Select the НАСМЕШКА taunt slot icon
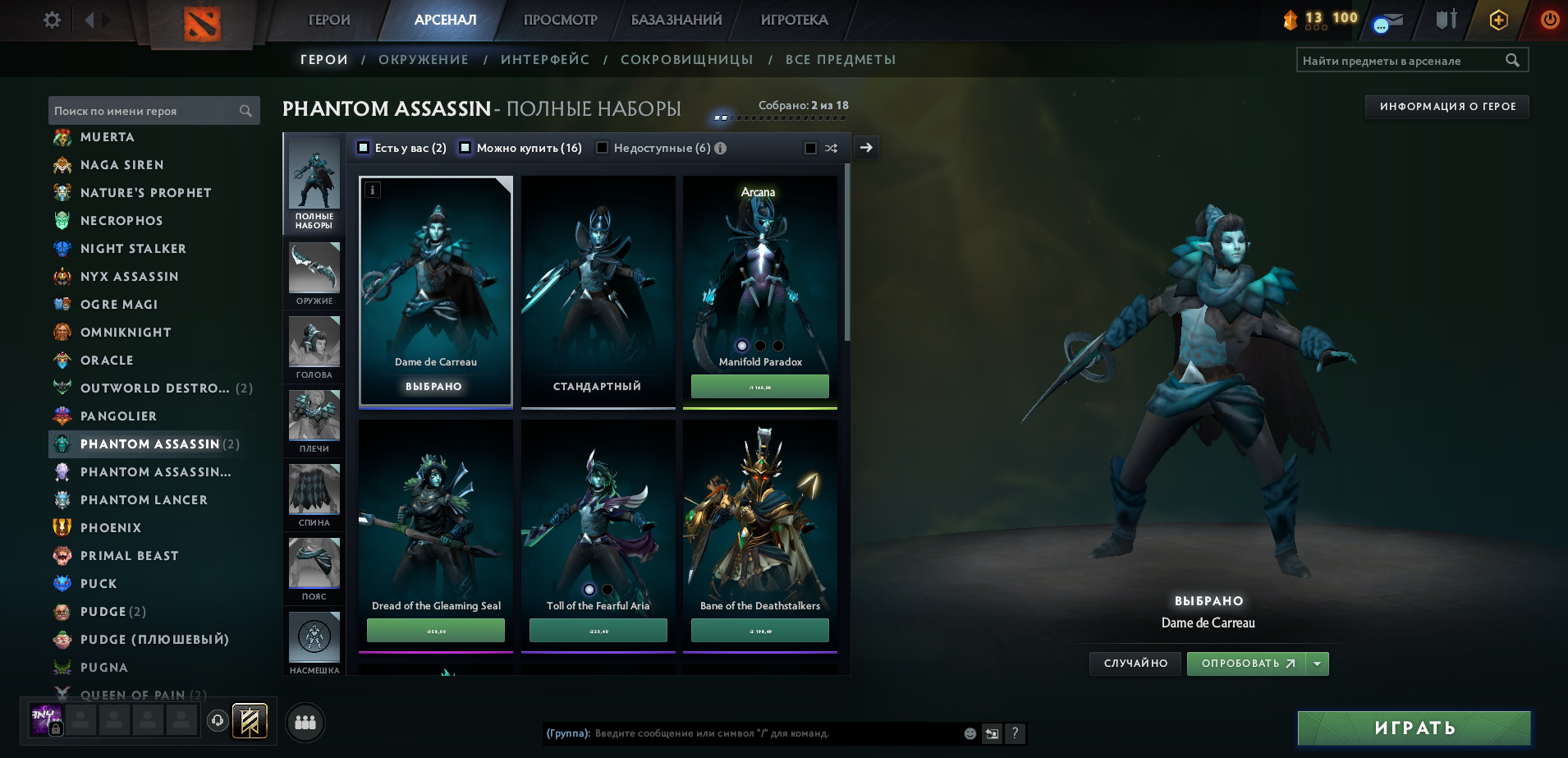Viewport: 1568px width, 758px height. (x=314, y=636)
